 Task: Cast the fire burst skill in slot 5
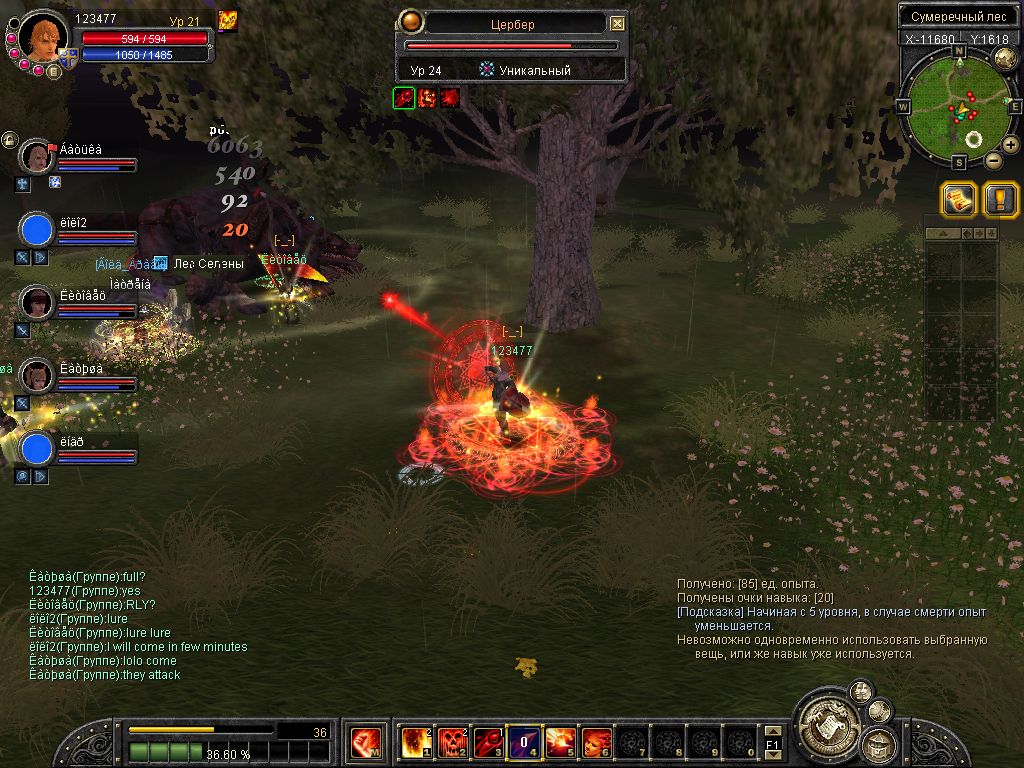click(x=560, y=743)
